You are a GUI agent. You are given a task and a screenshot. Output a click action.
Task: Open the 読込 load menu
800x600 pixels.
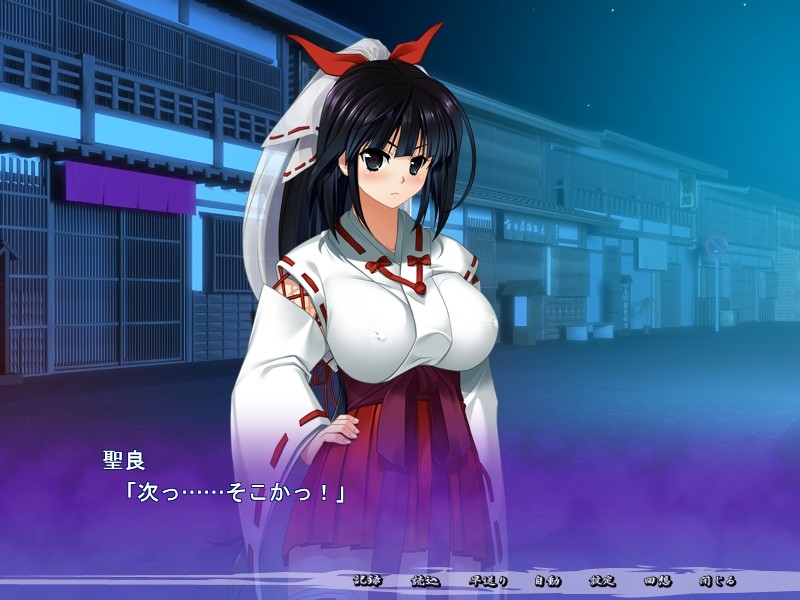tap(426, 581)
